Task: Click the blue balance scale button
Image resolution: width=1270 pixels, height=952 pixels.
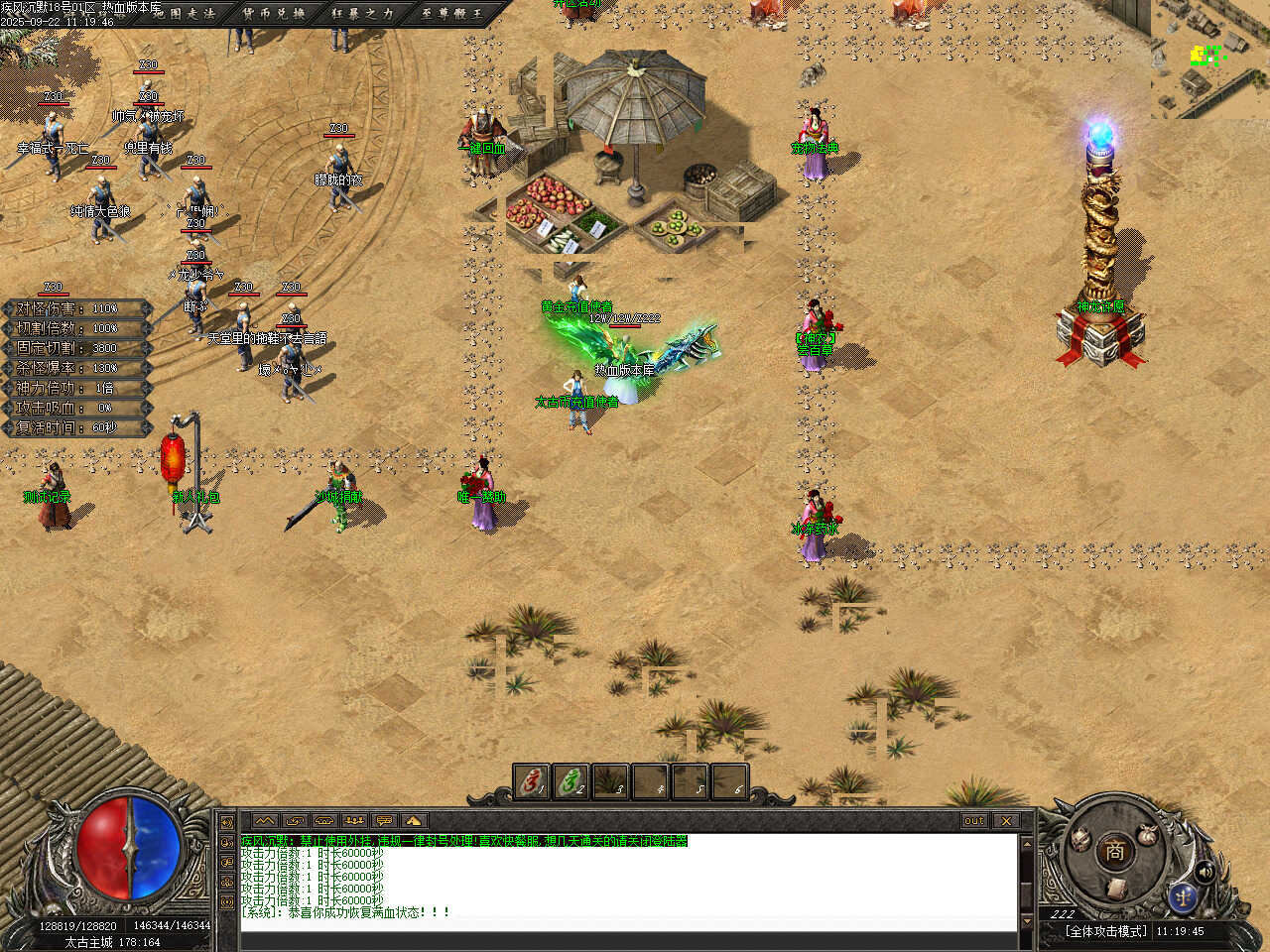Action: (1181, 896)
